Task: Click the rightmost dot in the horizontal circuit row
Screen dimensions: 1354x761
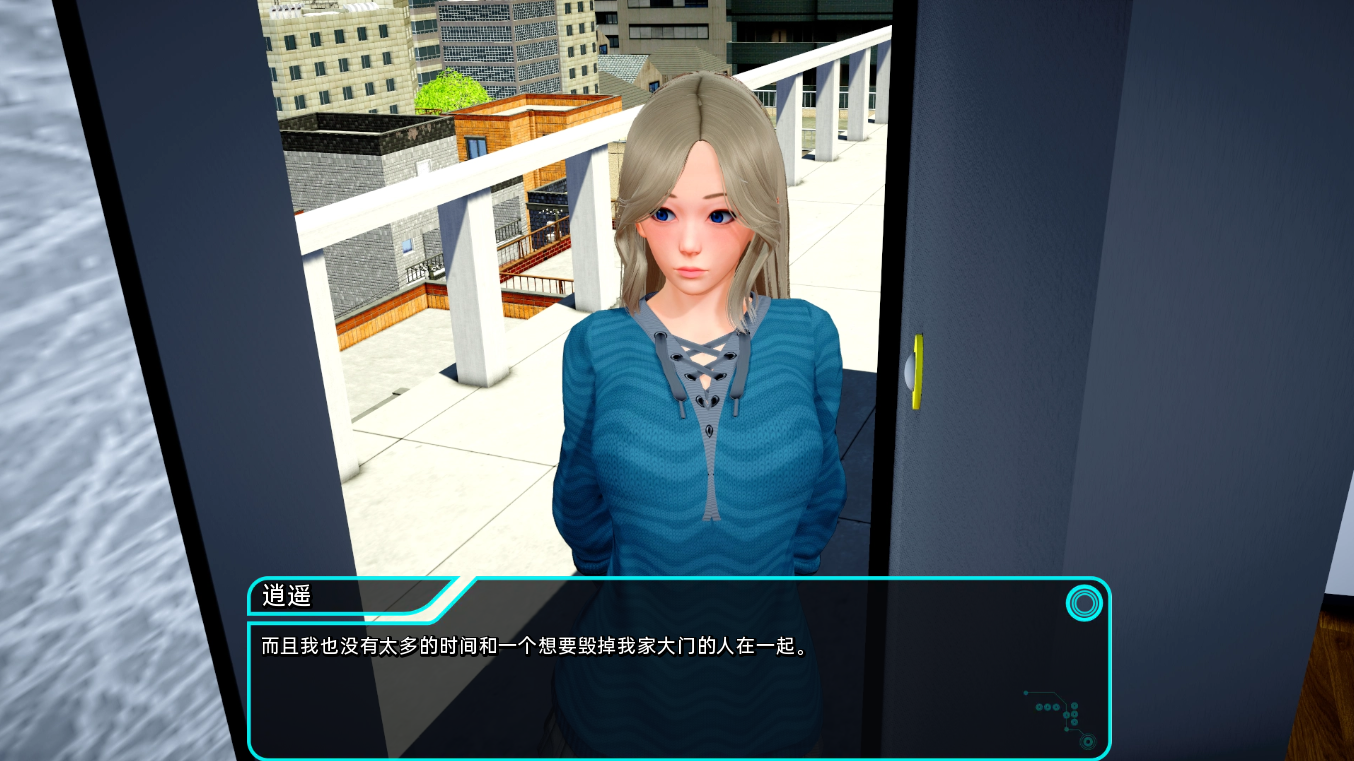Action: click(x=1056, y=707)
